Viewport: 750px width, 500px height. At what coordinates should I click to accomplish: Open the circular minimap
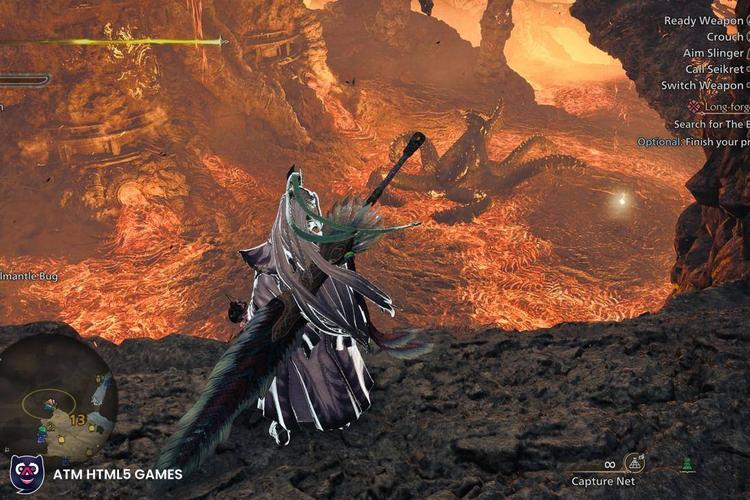(58, 393)
